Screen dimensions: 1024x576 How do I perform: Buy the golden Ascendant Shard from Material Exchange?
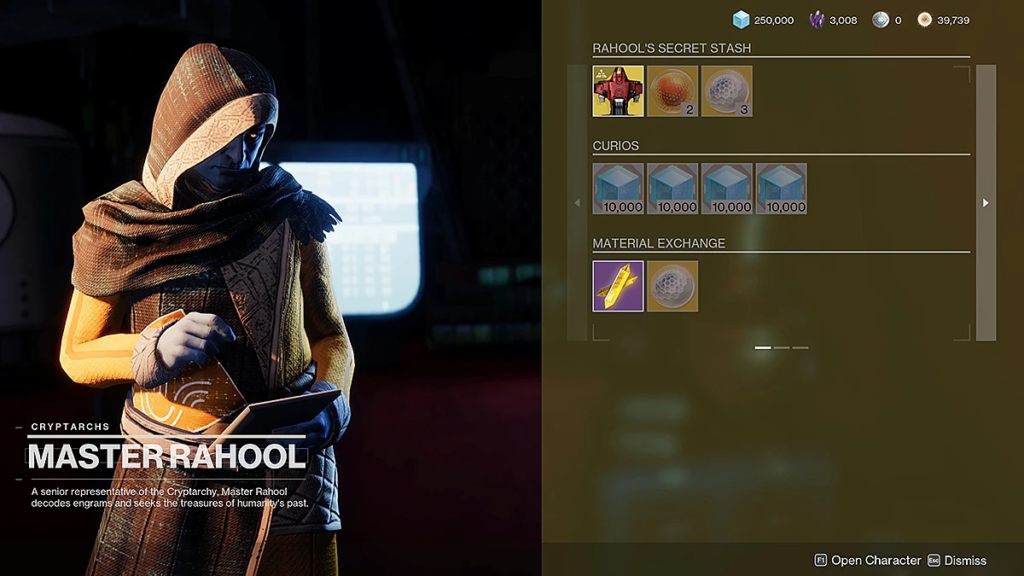point(618,287)
